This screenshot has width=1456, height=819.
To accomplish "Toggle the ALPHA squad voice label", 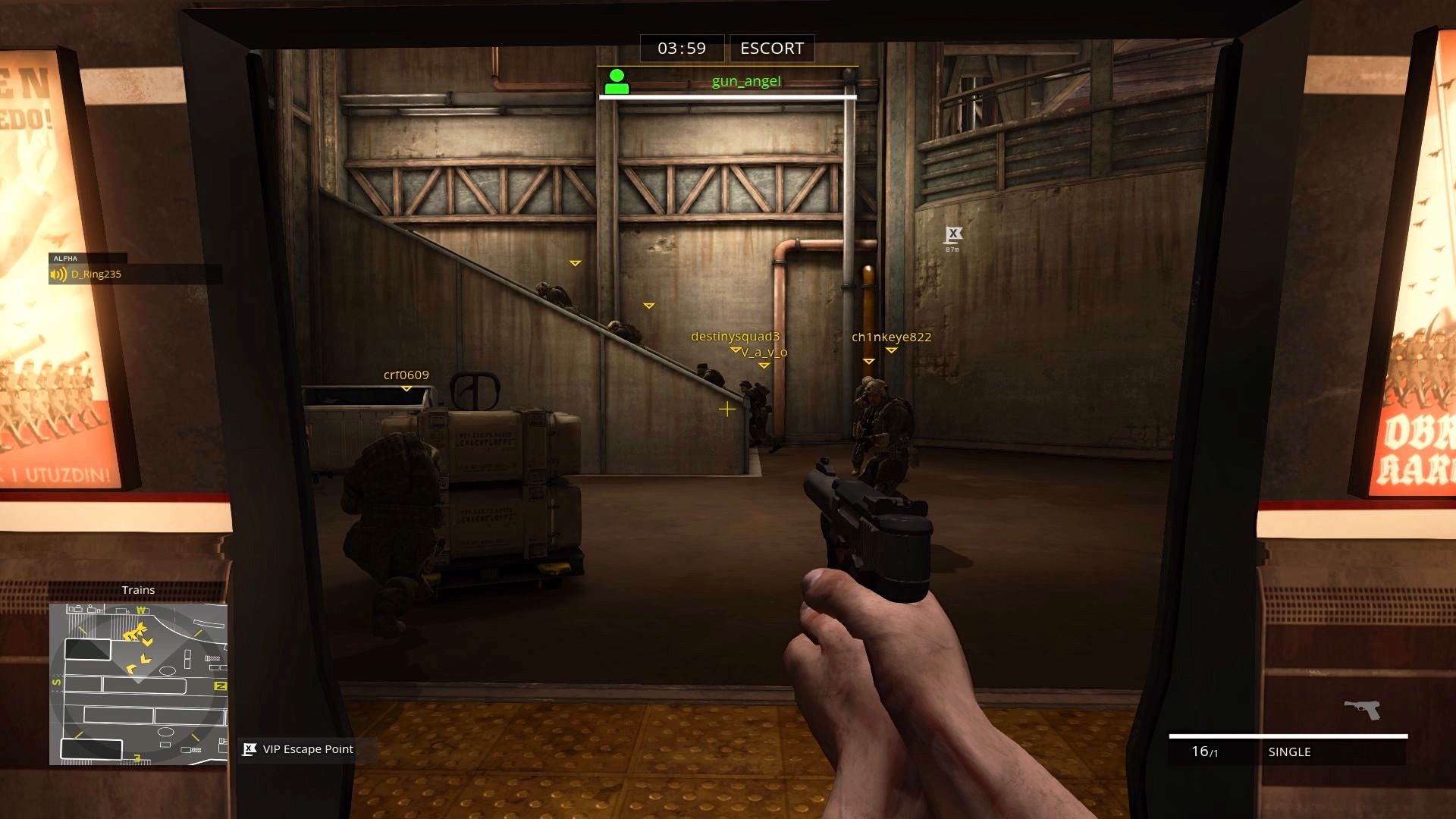I will click(64, 259).
